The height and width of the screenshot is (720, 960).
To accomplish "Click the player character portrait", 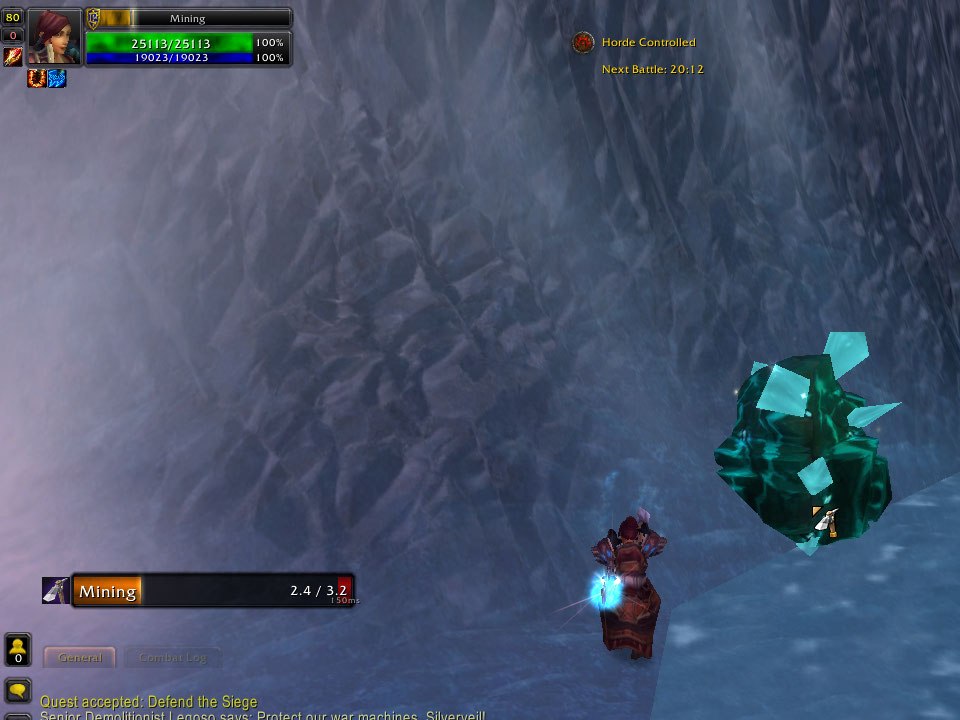I will (55, 36).
